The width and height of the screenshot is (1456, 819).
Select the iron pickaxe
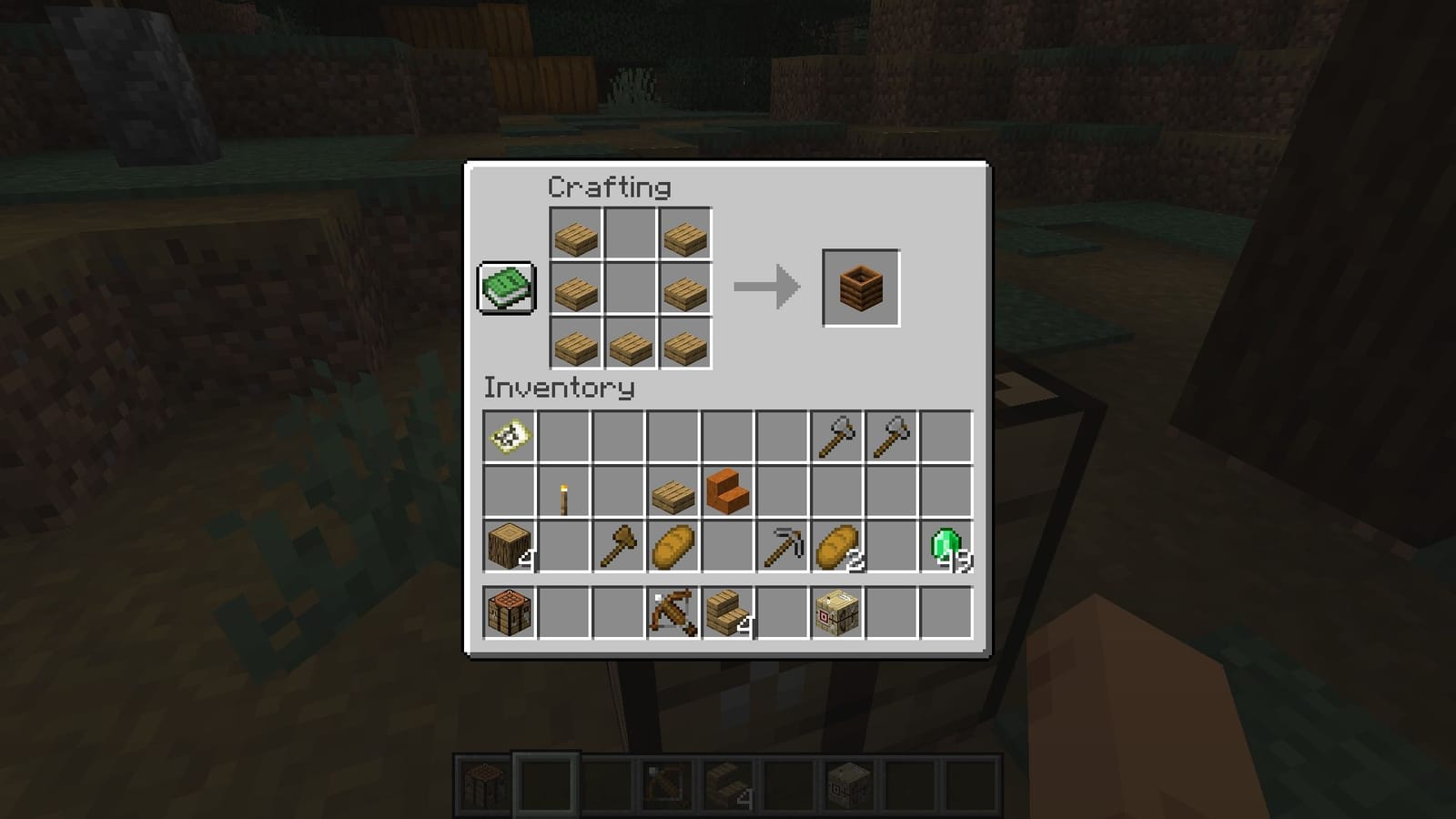[x=780, y=546]
